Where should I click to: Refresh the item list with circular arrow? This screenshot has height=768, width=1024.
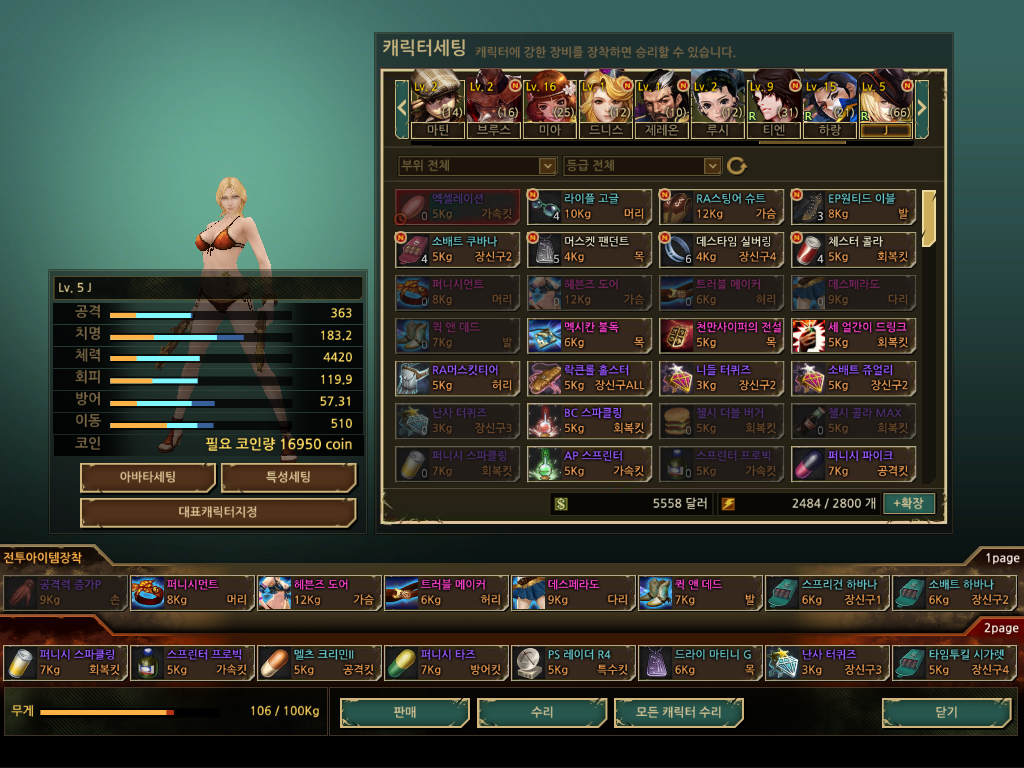[x=737, y=165]
